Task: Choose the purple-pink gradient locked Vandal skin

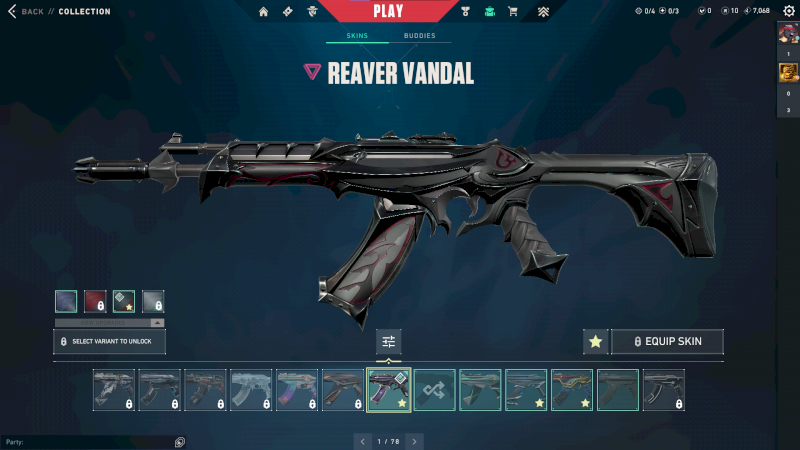Action: (297, 390)
